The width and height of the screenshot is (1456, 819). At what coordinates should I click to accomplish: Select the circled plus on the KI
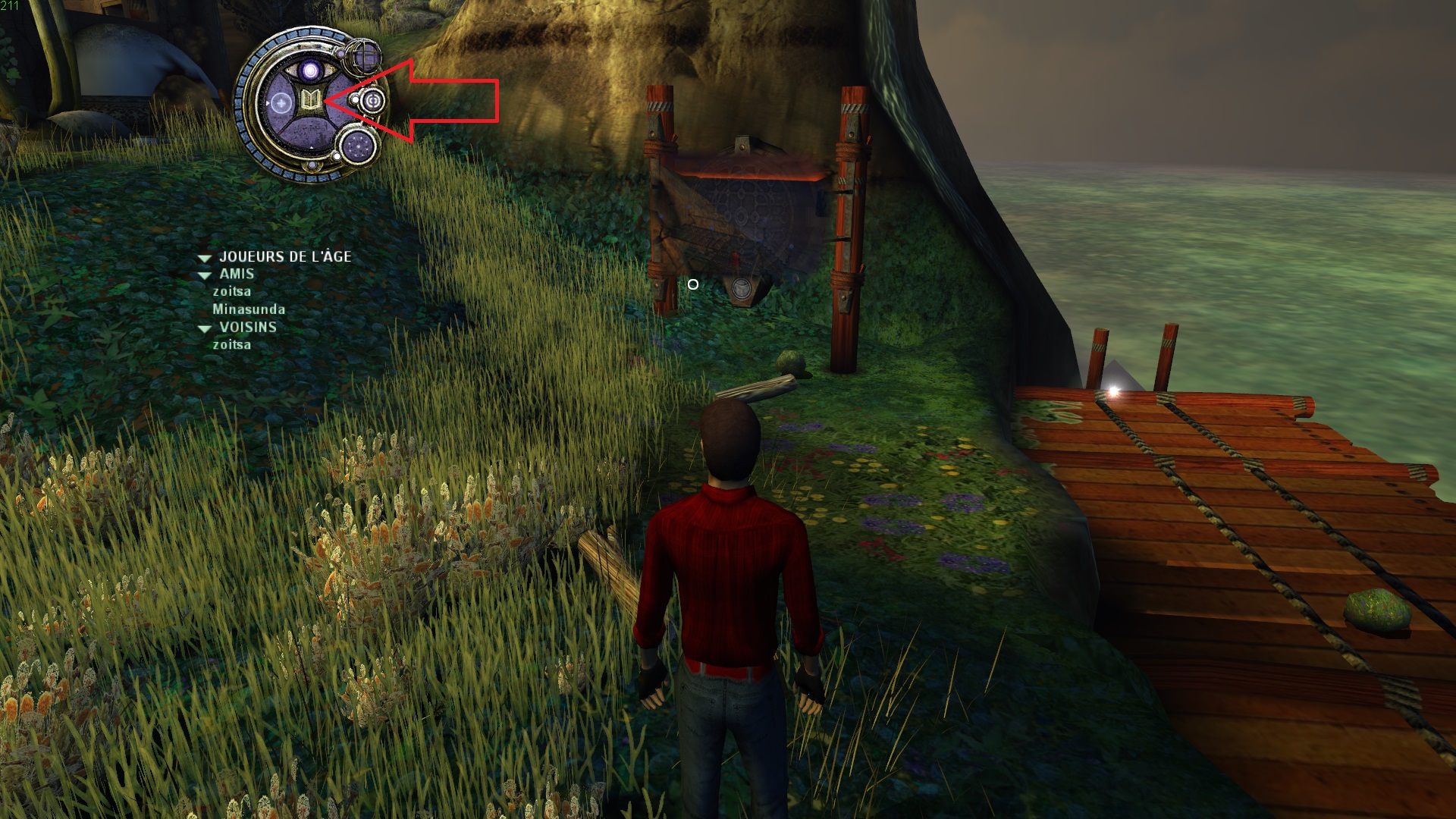281,102
